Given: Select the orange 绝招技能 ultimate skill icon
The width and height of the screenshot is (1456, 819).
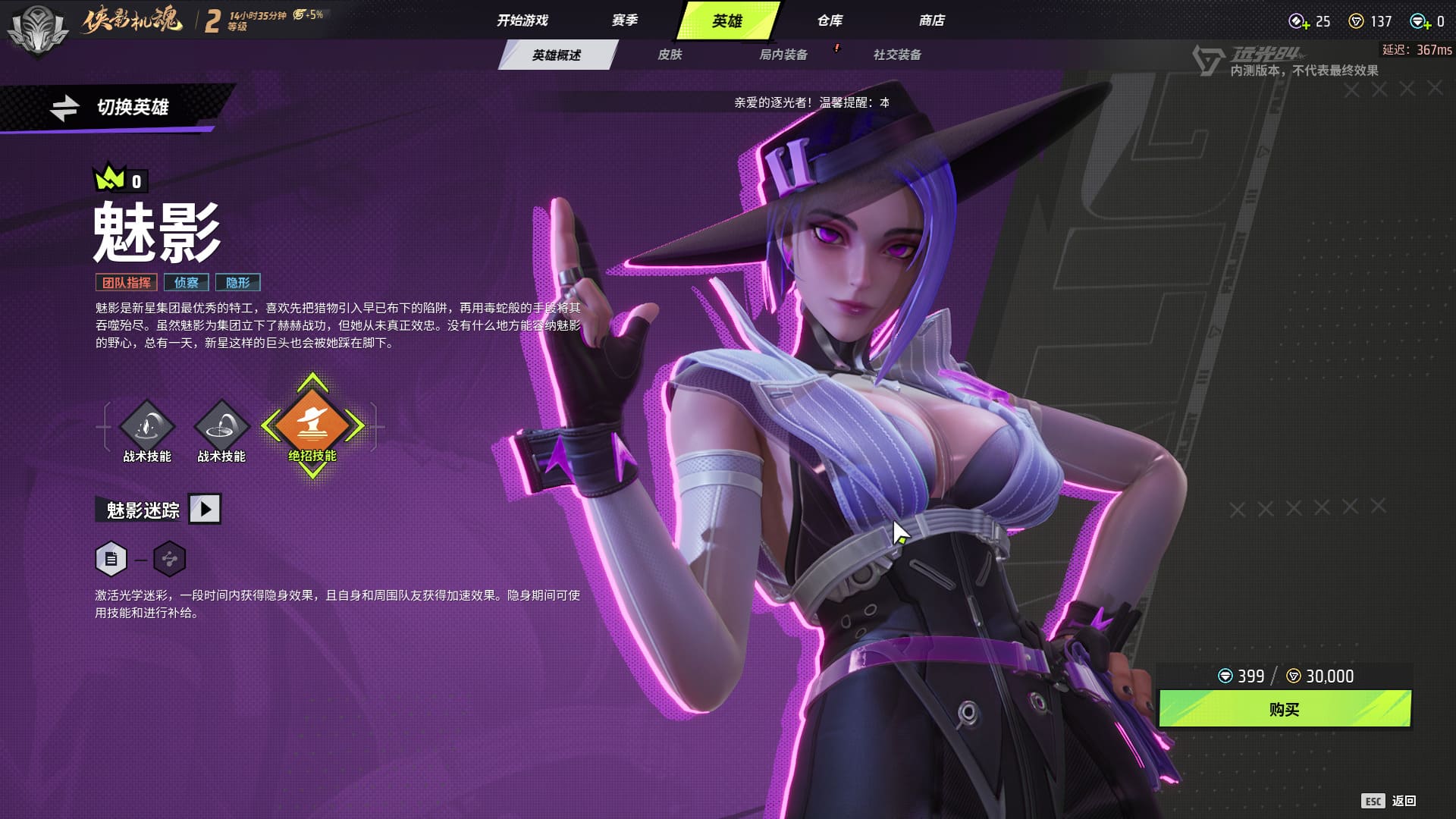Looking at the screenshot, I should [x=312, y=425].
